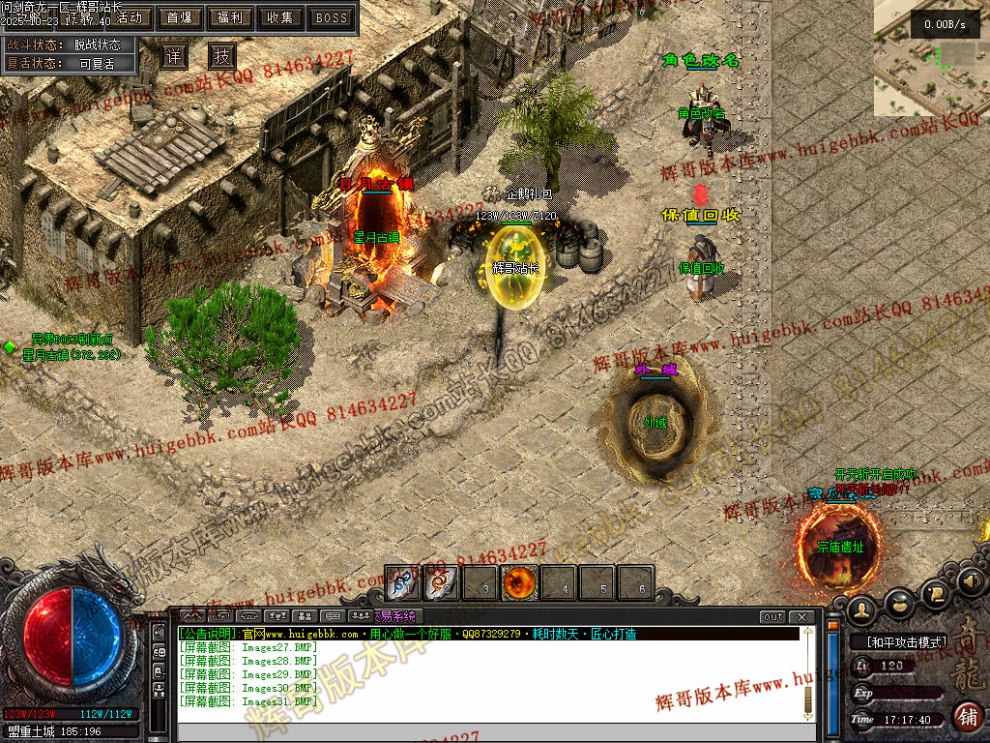Open the red 铺 shop button
This screenshot has height=743, width=990.
(x=968, y=716)
